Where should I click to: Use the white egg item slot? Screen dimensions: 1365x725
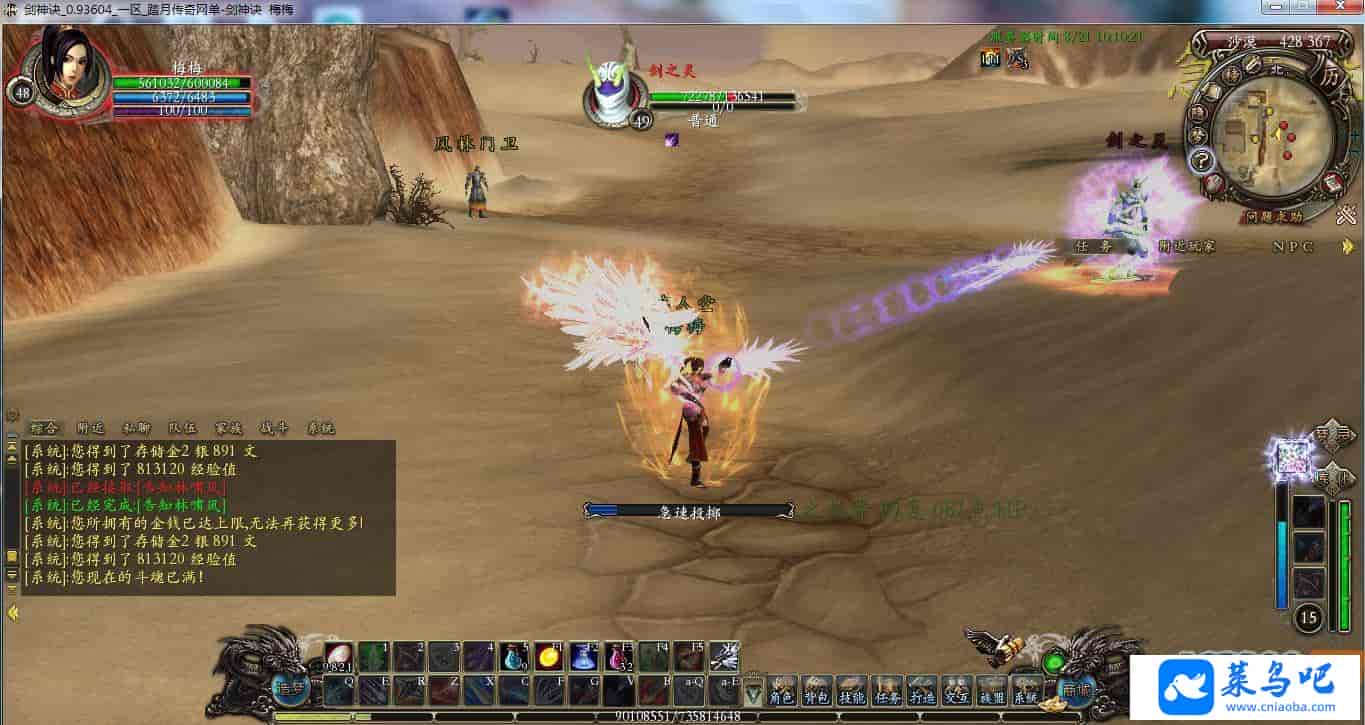click(337, 656)
